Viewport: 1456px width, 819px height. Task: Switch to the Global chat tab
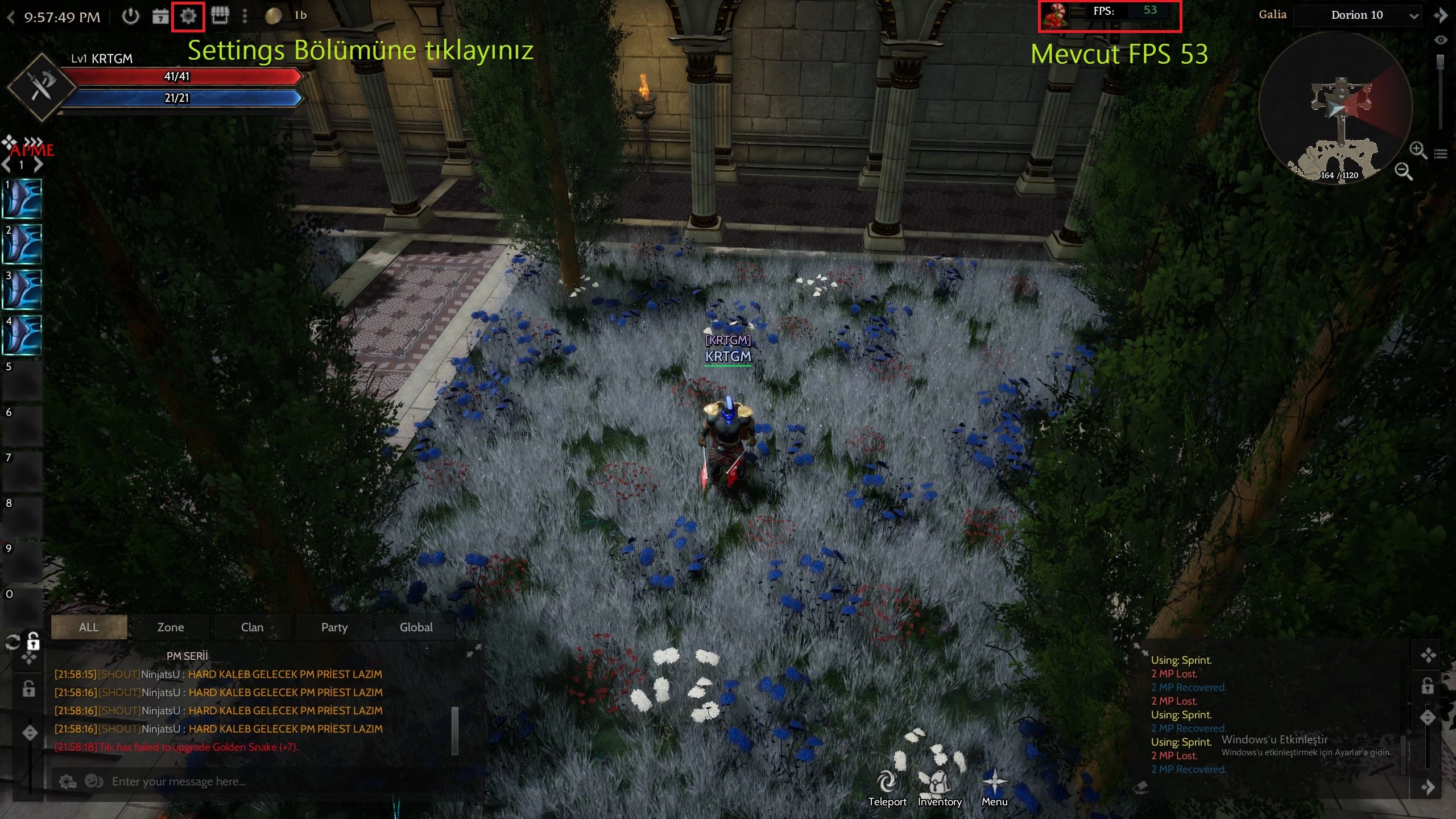pyautogui.click(x=416, y=627)
